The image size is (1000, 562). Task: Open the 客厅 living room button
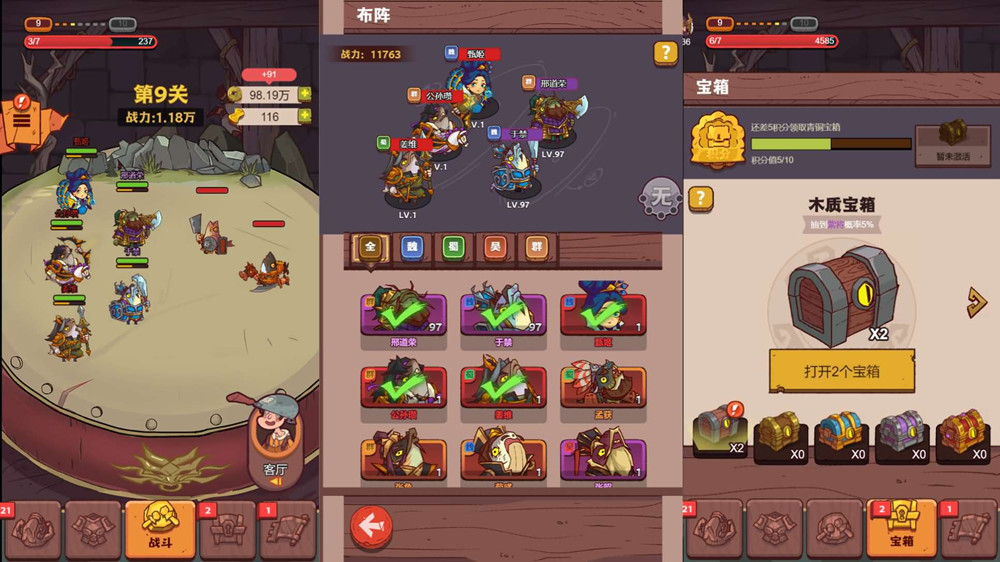(x=274, y=444)
